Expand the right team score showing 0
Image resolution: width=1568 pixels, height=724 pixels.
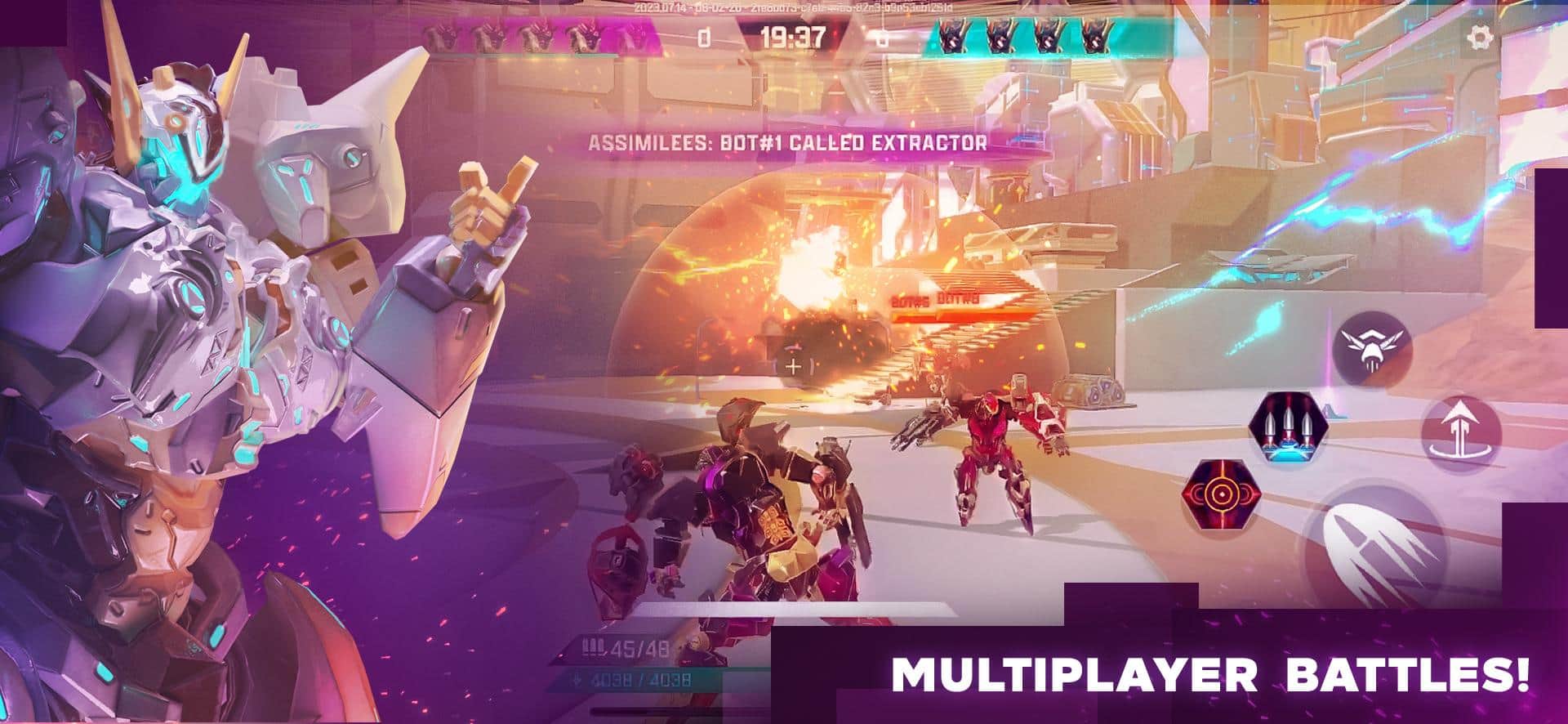coord(882,36)
